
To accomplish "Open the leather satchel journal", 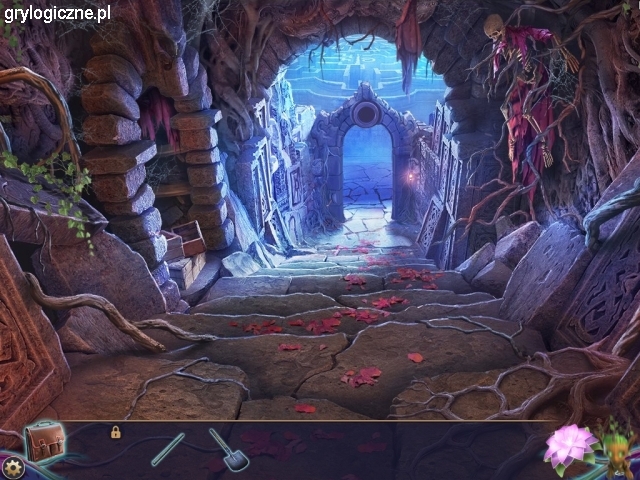I will [44, 440].
